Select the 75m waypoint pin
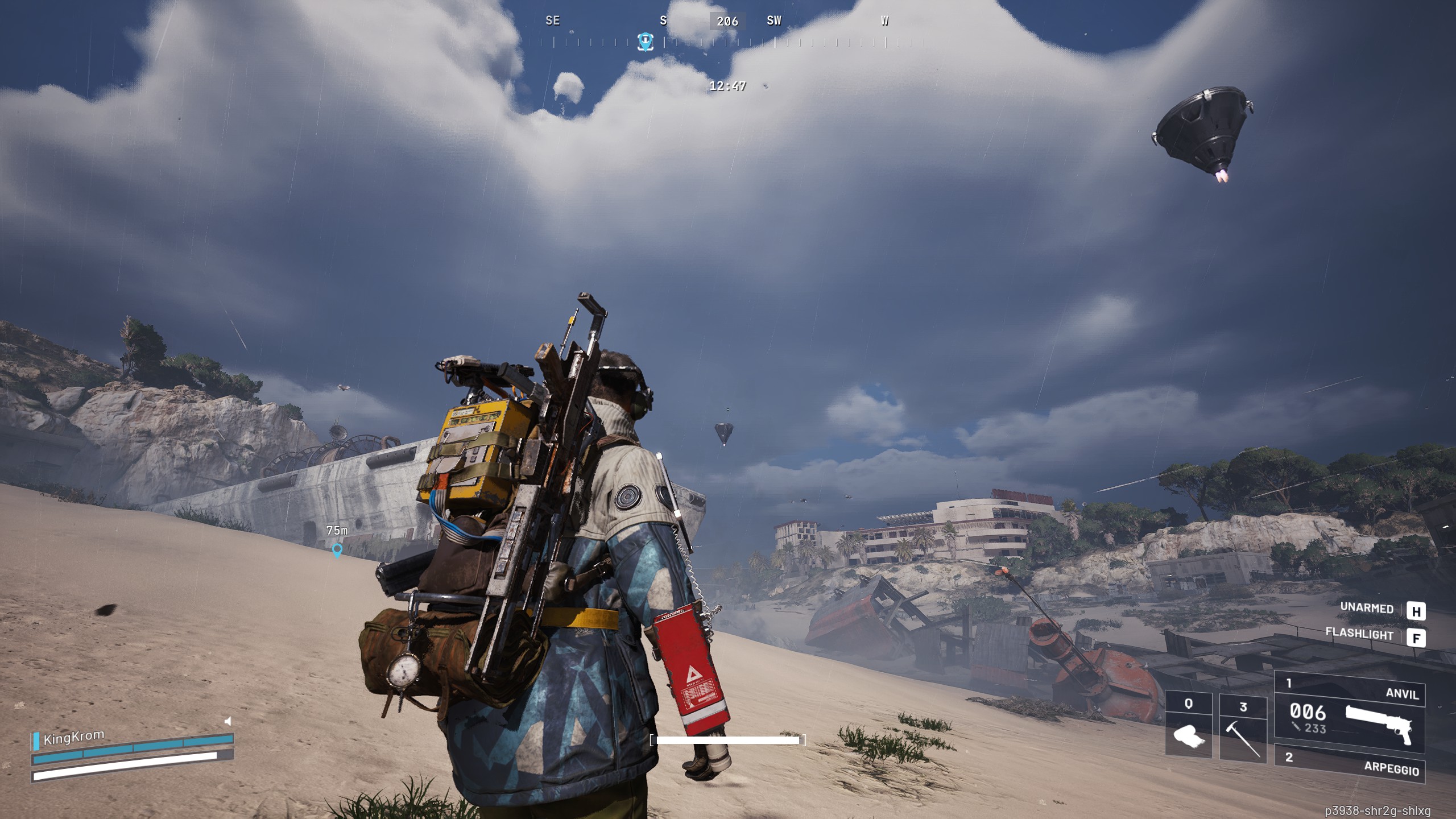 click(x=337, y=549)
